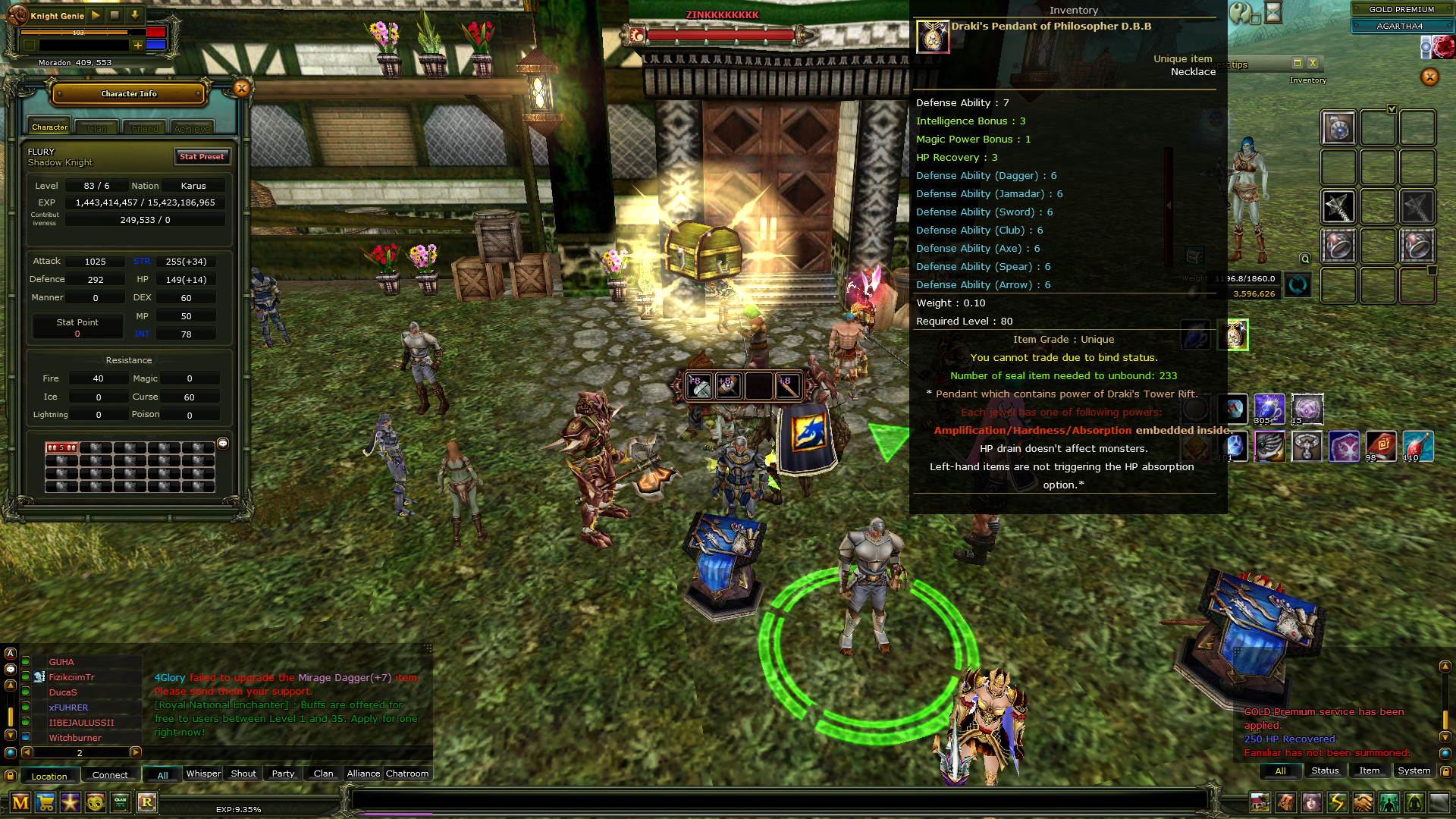Select the System tab near the chat filter
The width and height of the screenshot is (1456, 819).
click(x=1414, y=770)
